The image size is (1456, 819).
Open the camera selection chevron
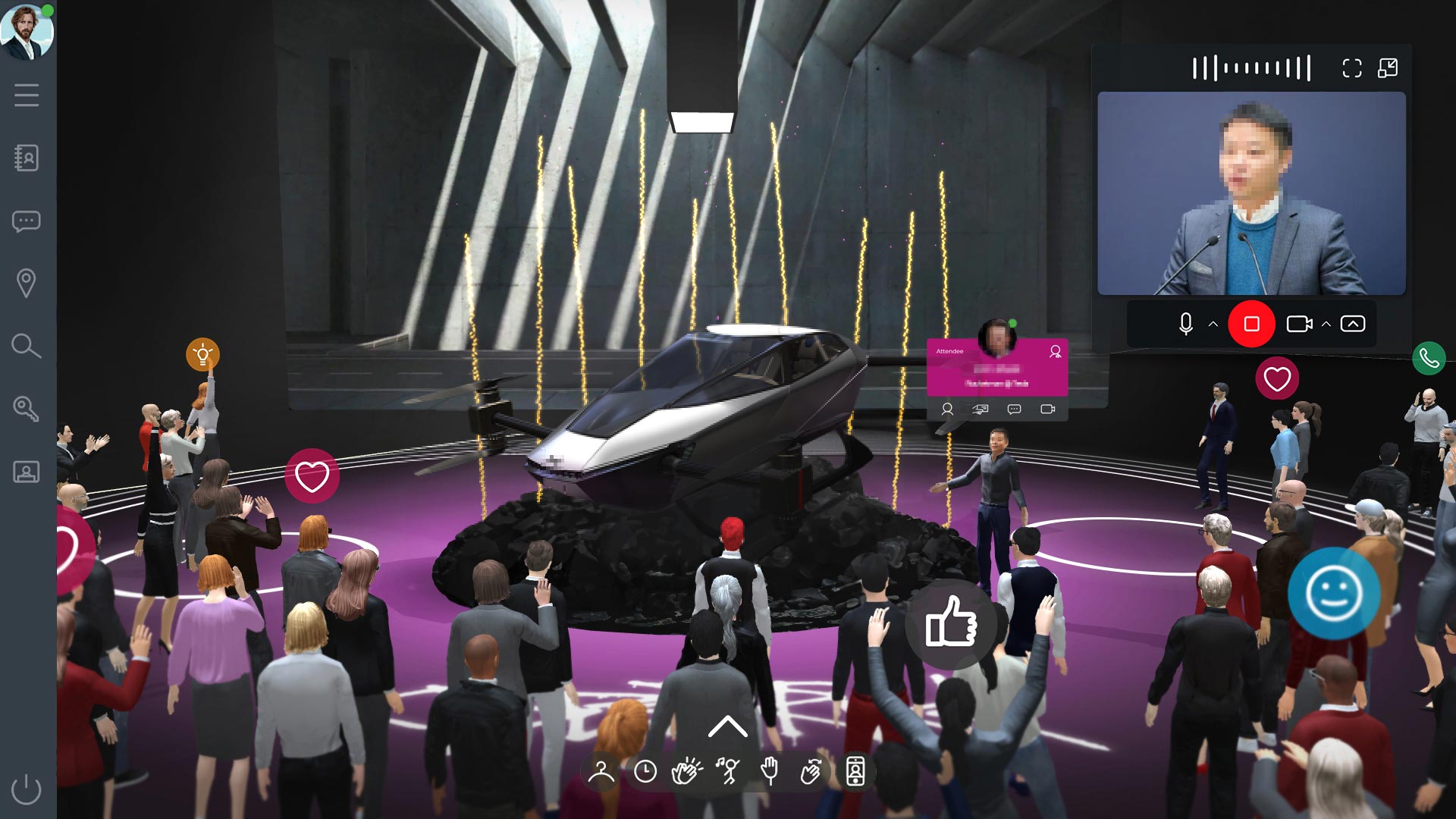[1325, 323]
